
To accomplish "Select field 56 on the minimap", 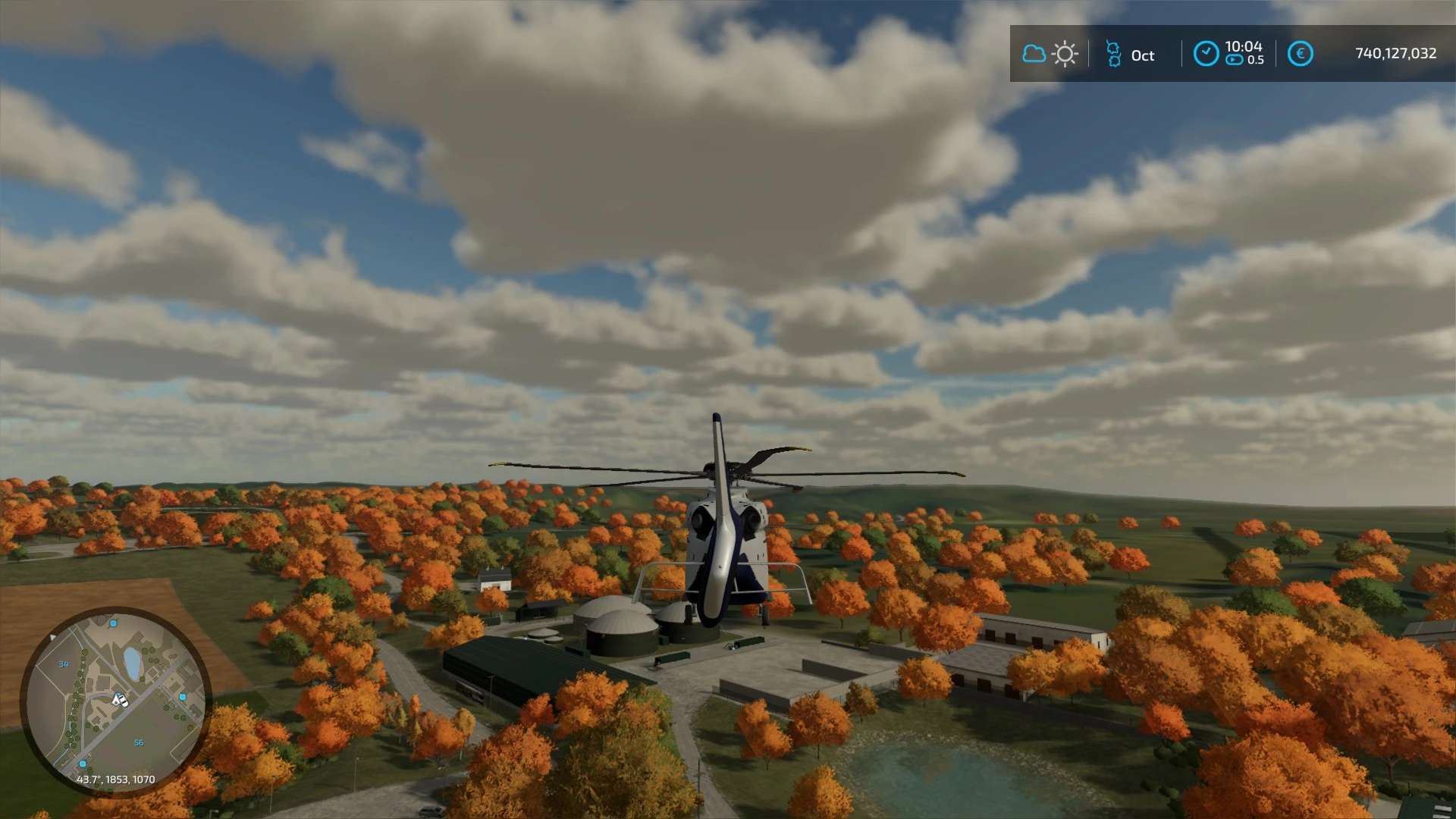I will click(x=139, y=743).
